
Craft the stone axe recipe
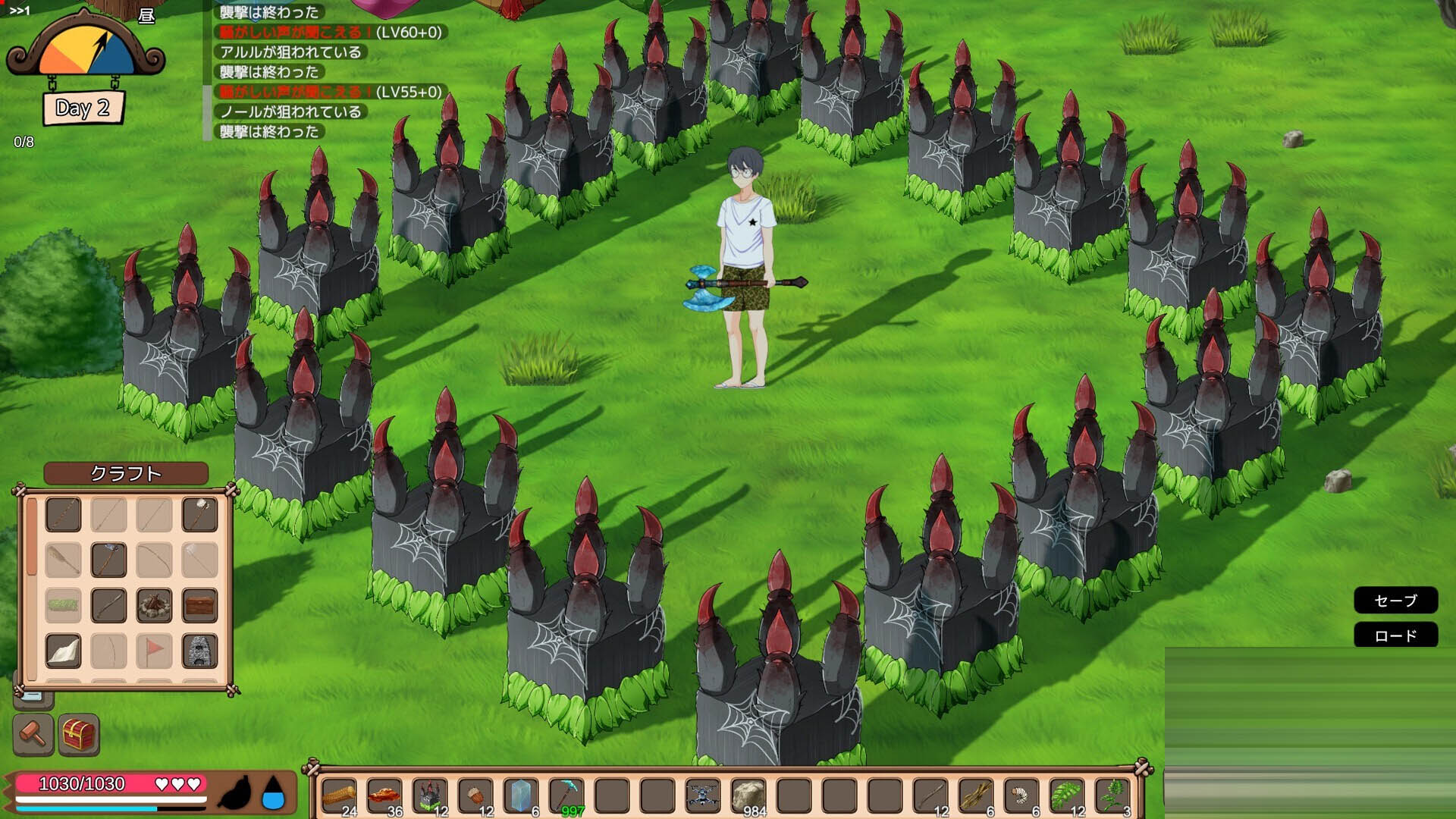tap(108, 560)
